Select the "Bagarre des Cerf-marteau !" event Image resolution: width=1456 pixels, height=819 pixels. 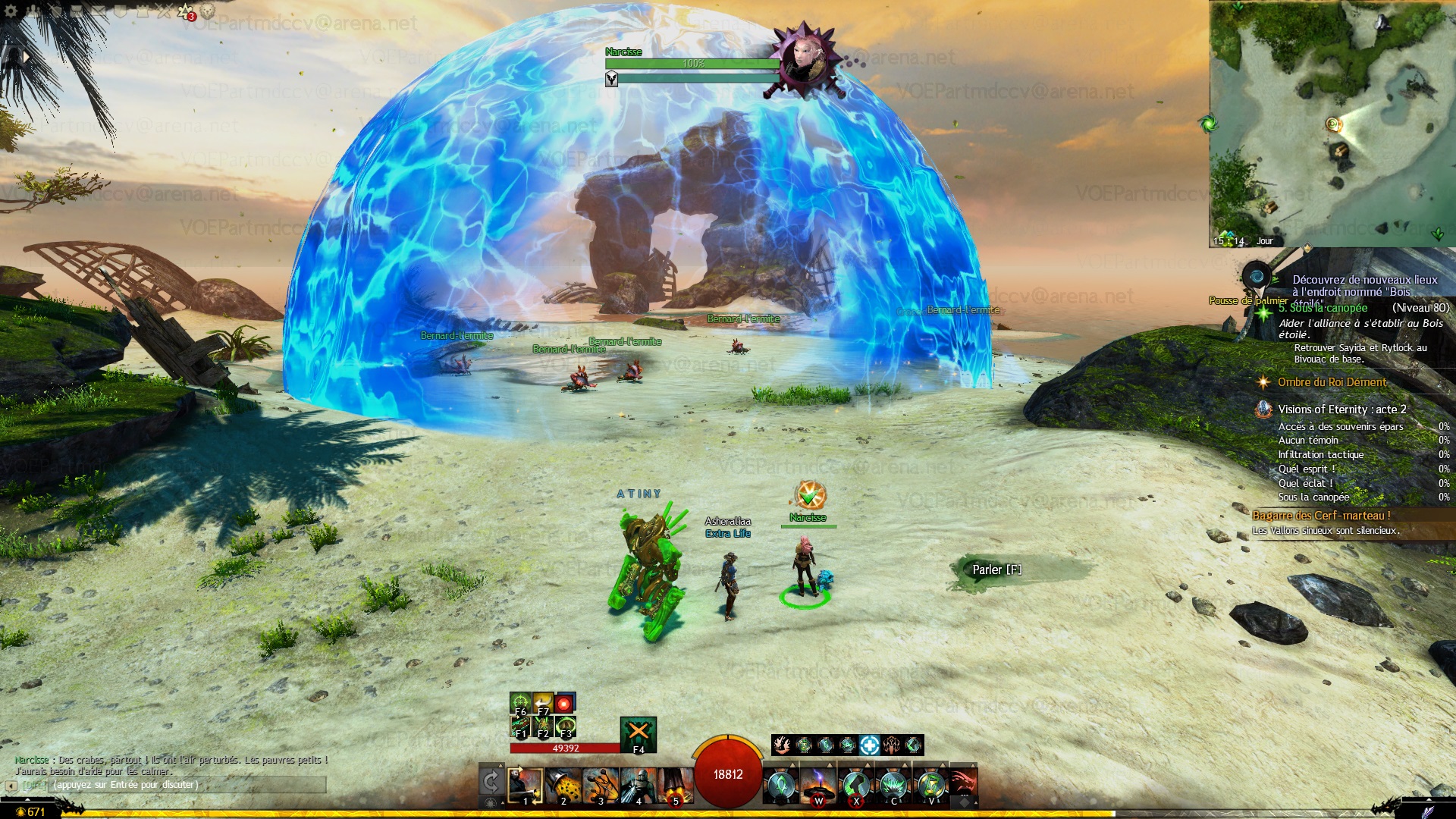tap(1321, 516)
